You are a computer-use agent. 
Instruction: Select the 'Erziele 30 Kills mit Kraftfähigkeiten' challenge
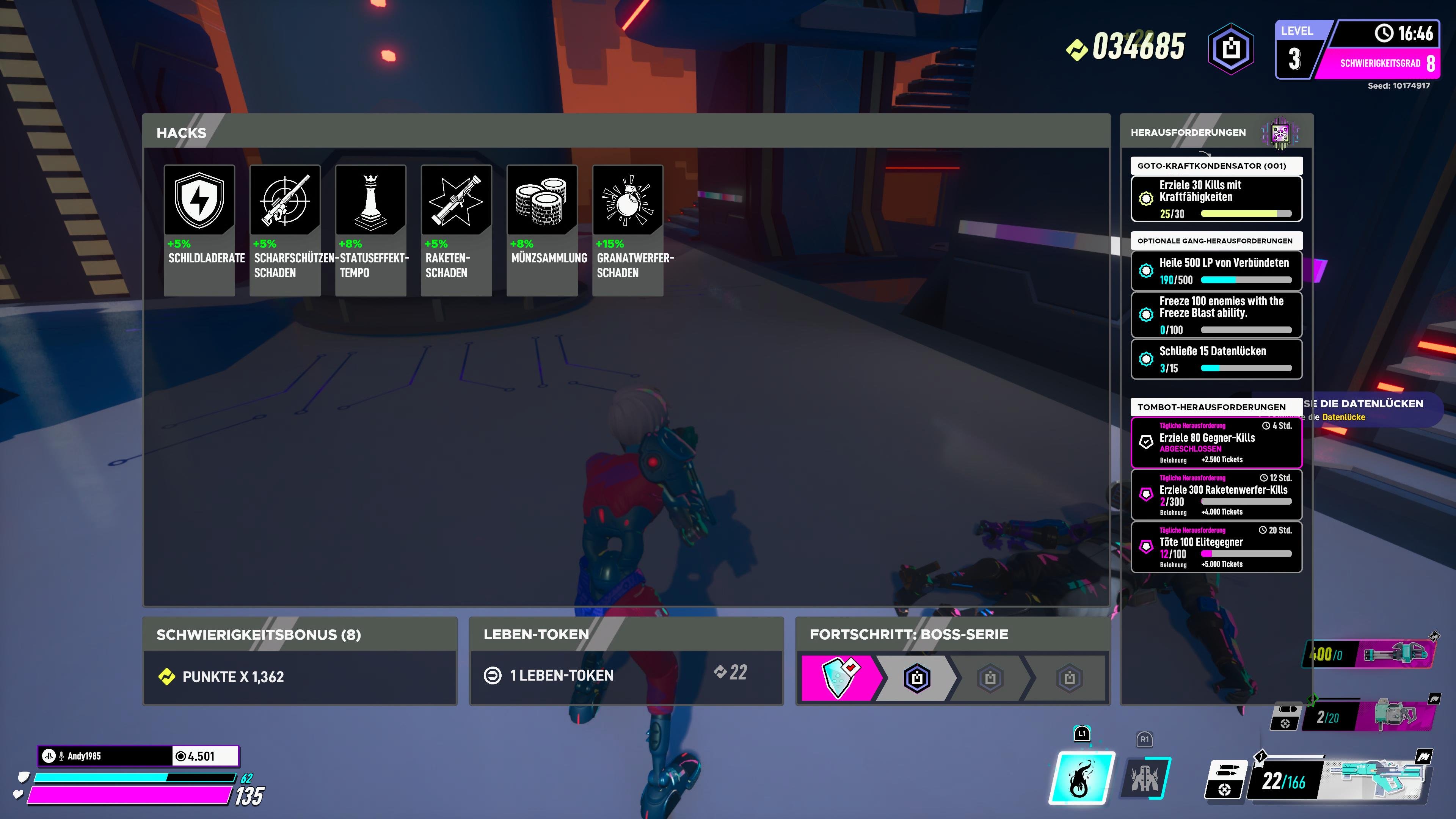point(1216,199)
